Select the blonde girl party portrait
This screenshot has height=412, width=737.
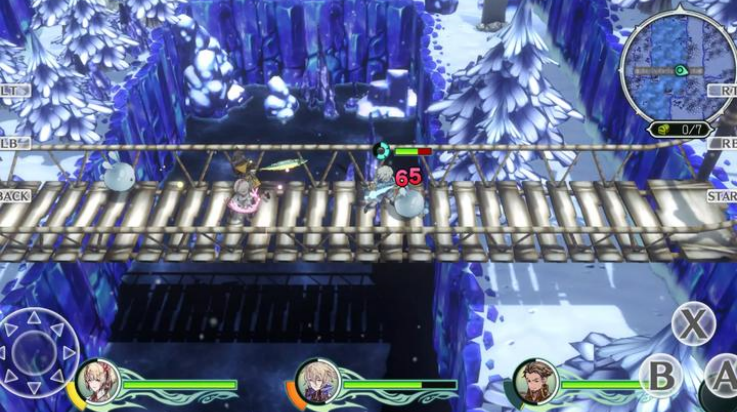(97, 381)
